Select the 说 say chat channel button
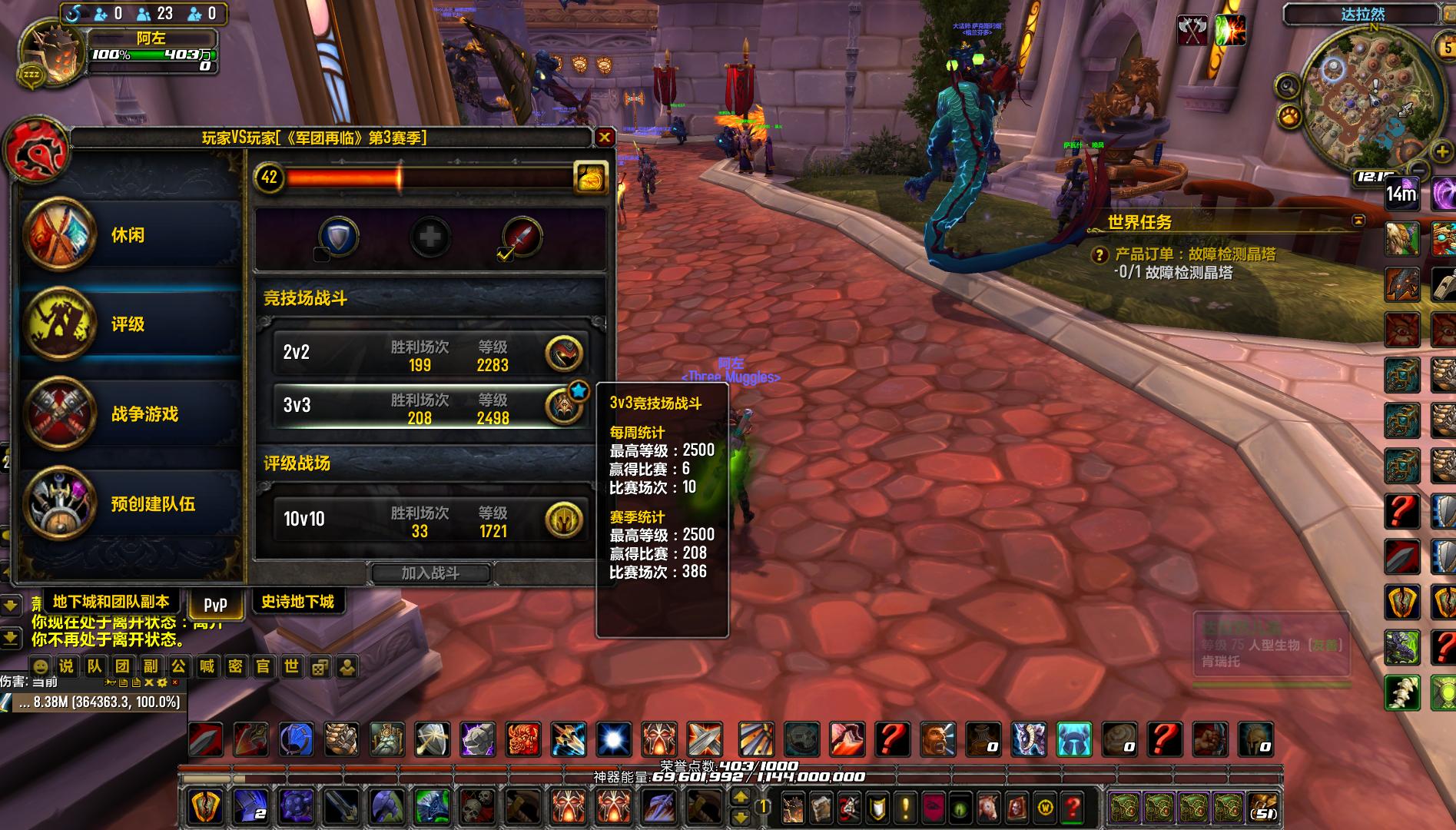The image size is (1456, 830). (67, 666)
